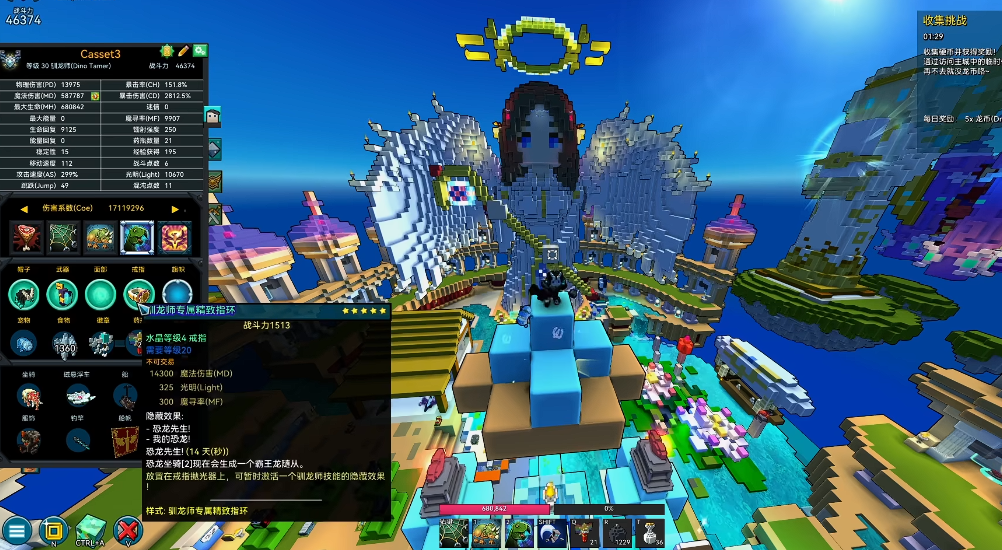Select the hat equipment slot
This screenshot has width=1002, height=550.
pos(25,295)
